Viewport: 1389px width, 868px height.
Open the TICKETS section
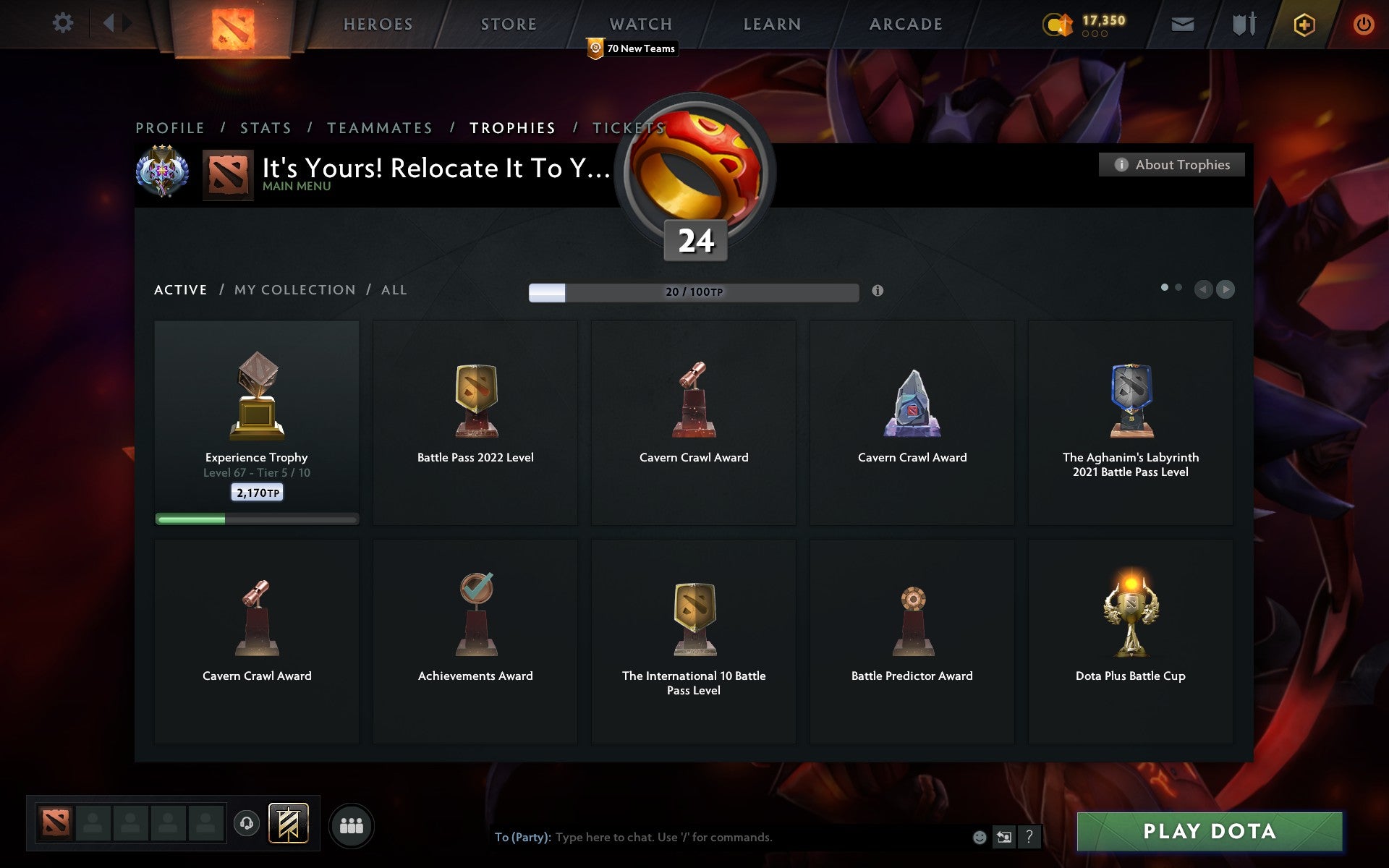pos(629,127)
